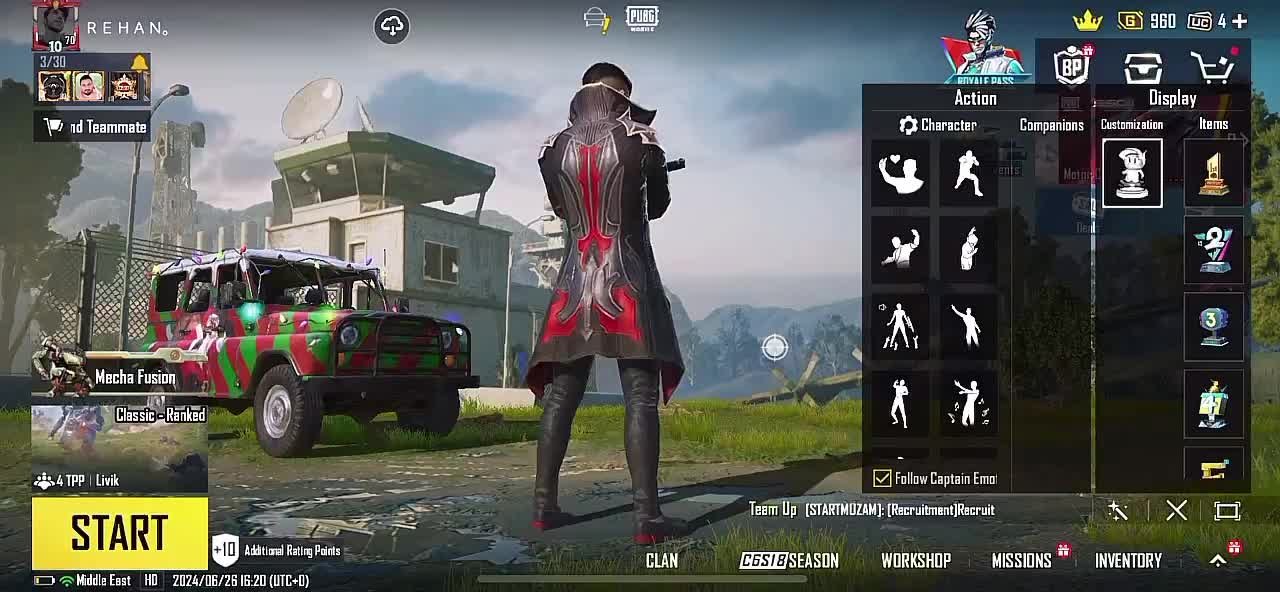Image resolution: width=1280 pixels, height=592 pixels.
Task: Open the Royale Pass BP icon
Action: click(1072, 67)
